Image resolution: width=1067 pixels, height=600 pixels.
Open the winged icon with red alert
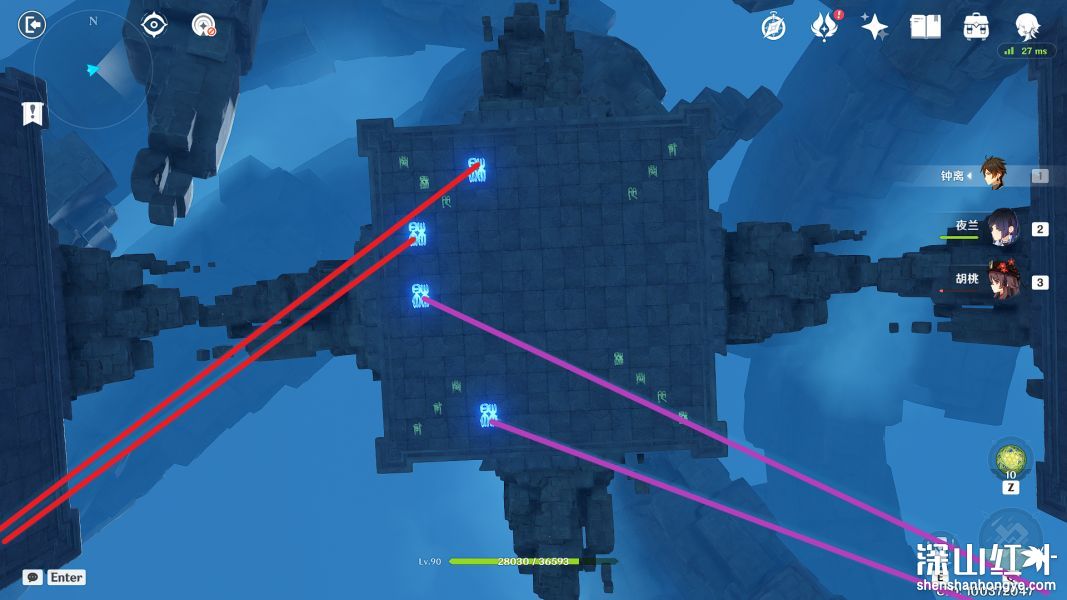point(824,27)
